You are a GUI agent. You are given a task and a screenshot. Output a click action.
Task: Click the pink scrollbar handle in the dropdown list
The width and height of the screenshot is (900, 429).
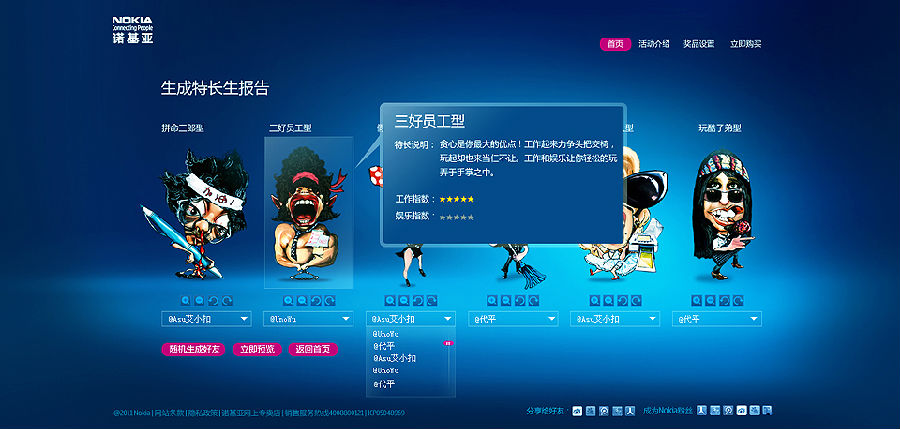(448, 343)
